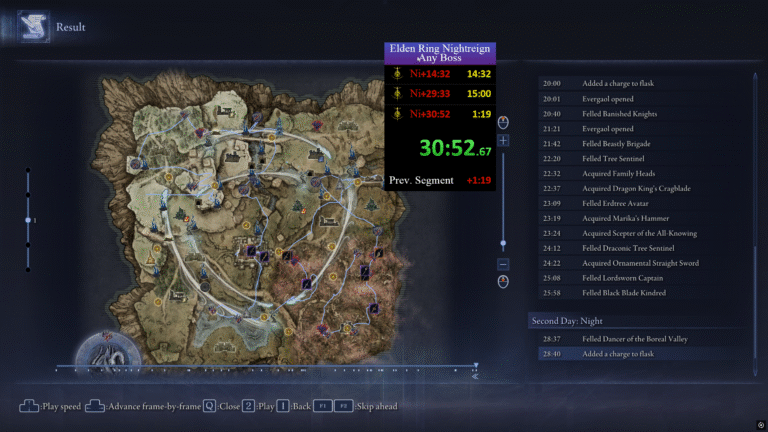Click the map zoom-in plus button
The image size is (768, 432).
coord(503,141)
